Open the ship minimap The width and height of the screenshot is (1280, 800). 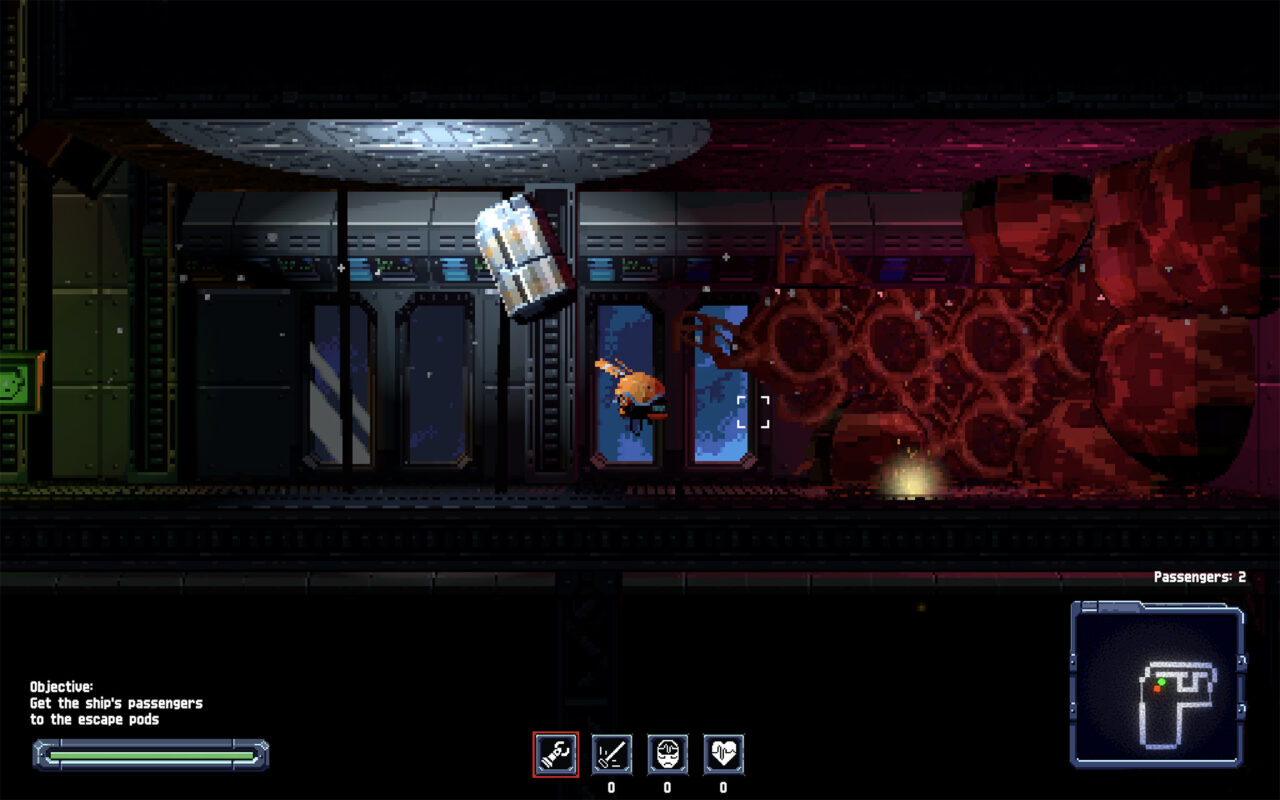[x=1158, y=684]
